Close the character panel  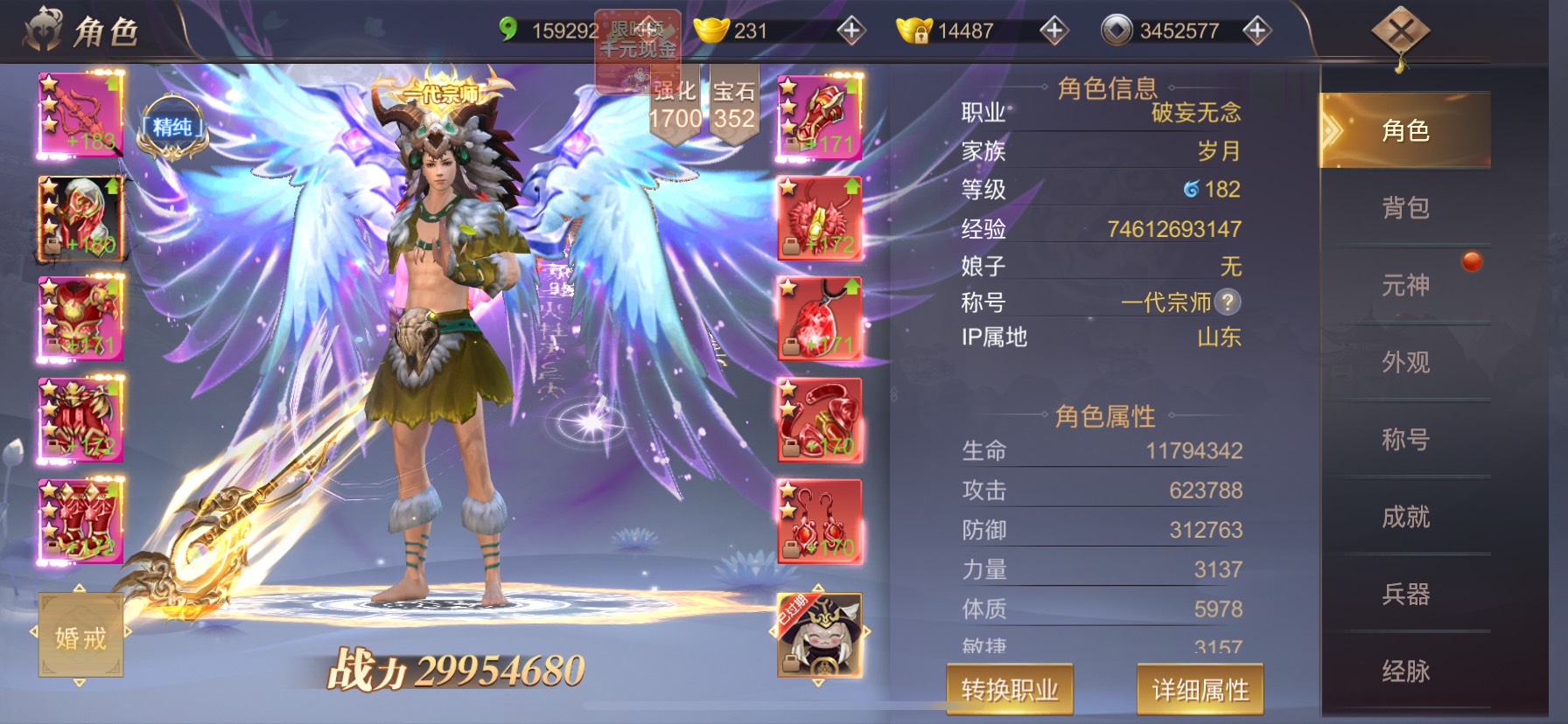click(x=1400, y=35)
